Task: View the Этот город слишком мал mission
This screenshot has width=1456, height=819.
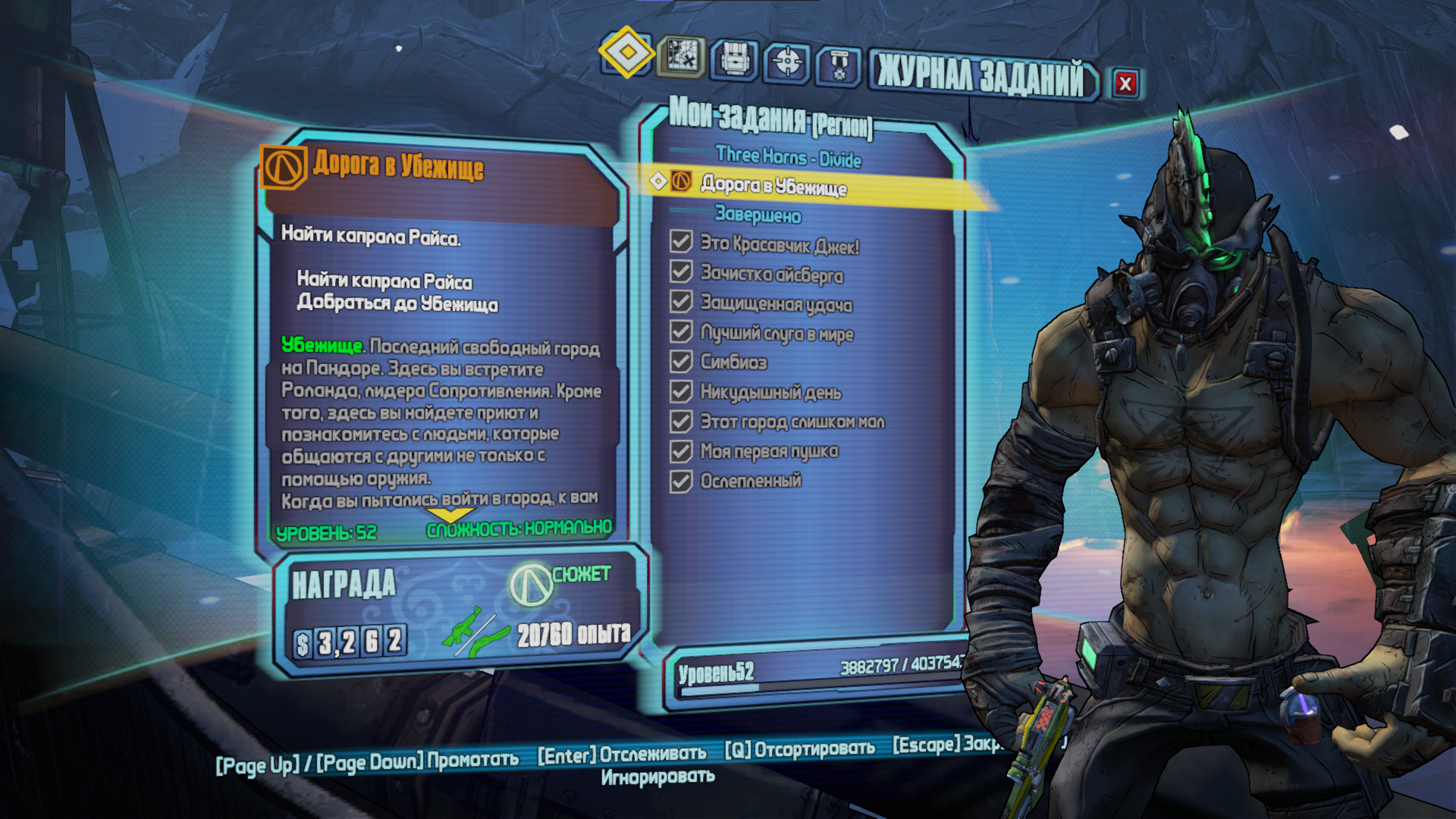Action: (792, 422)
